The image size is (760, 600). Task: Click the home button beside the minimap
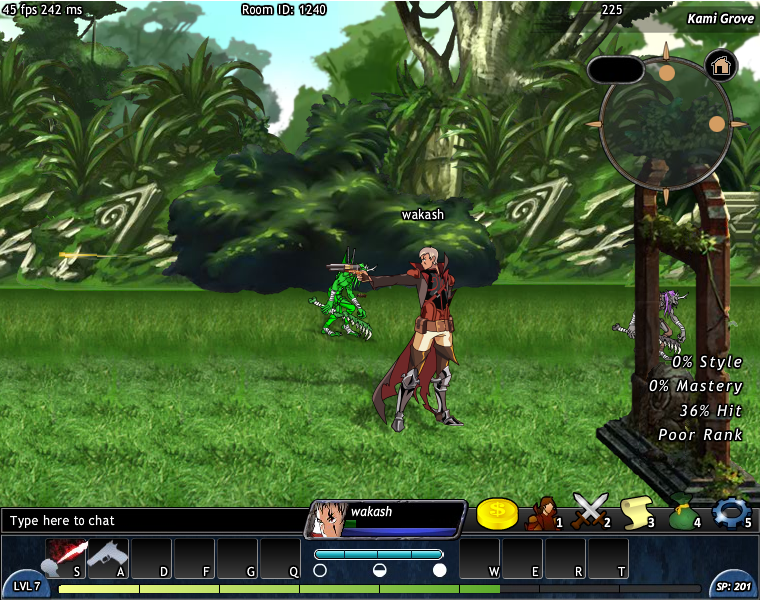pos(720,66)
